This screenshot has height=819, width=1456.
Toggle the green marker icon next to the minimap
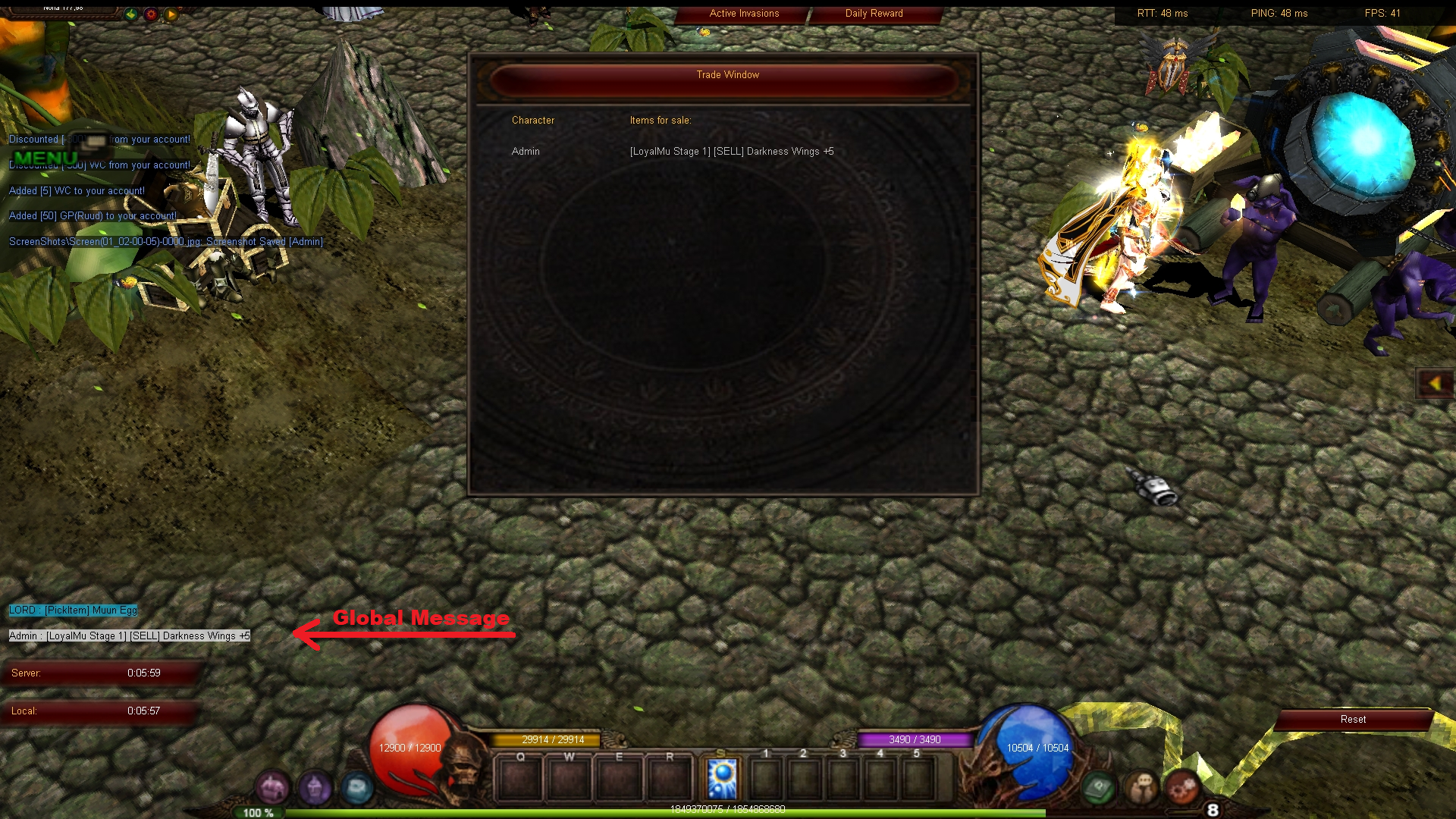point(130,14)
